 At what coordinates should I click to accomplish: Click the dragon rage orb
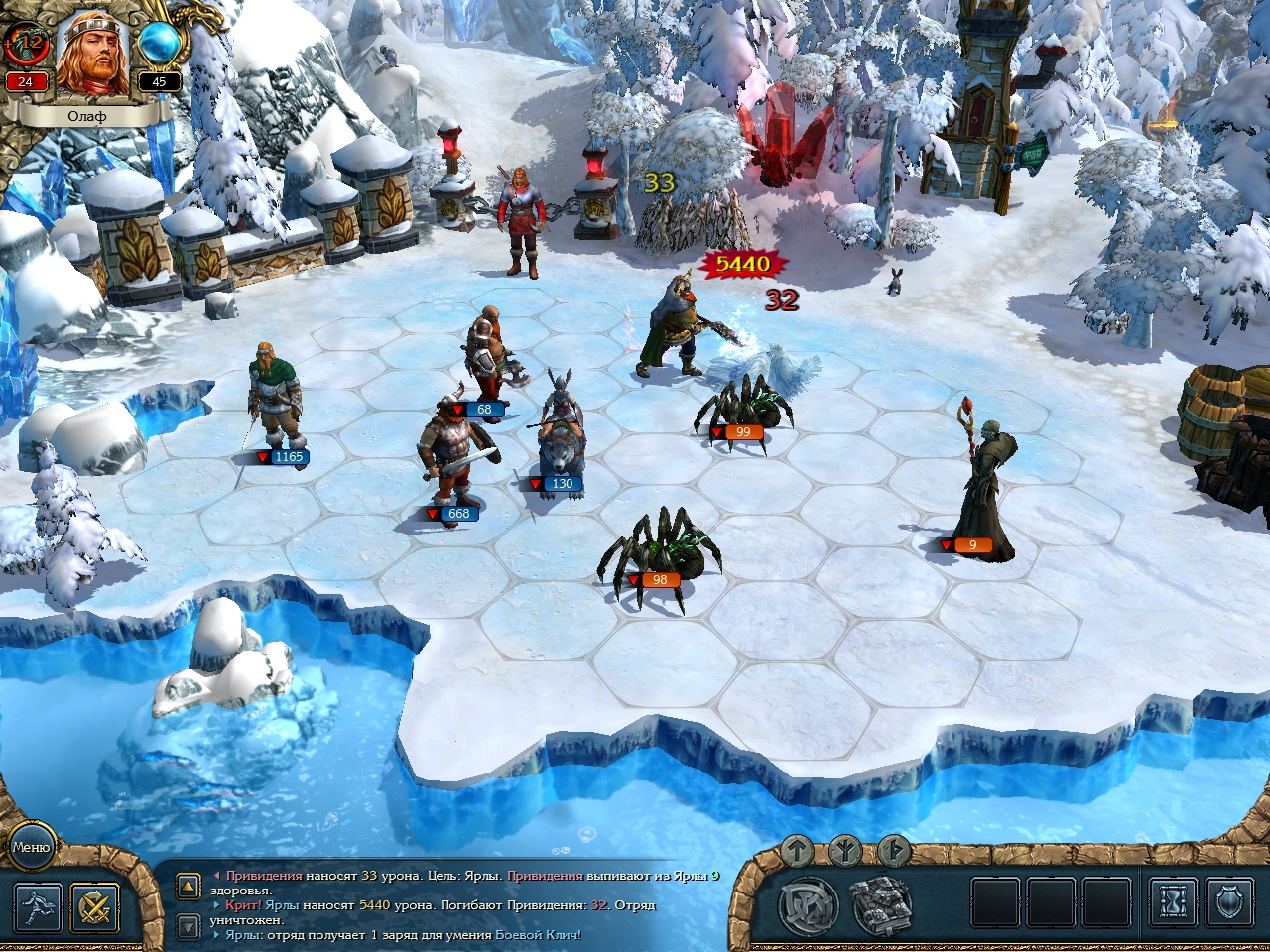coord(26,42)
